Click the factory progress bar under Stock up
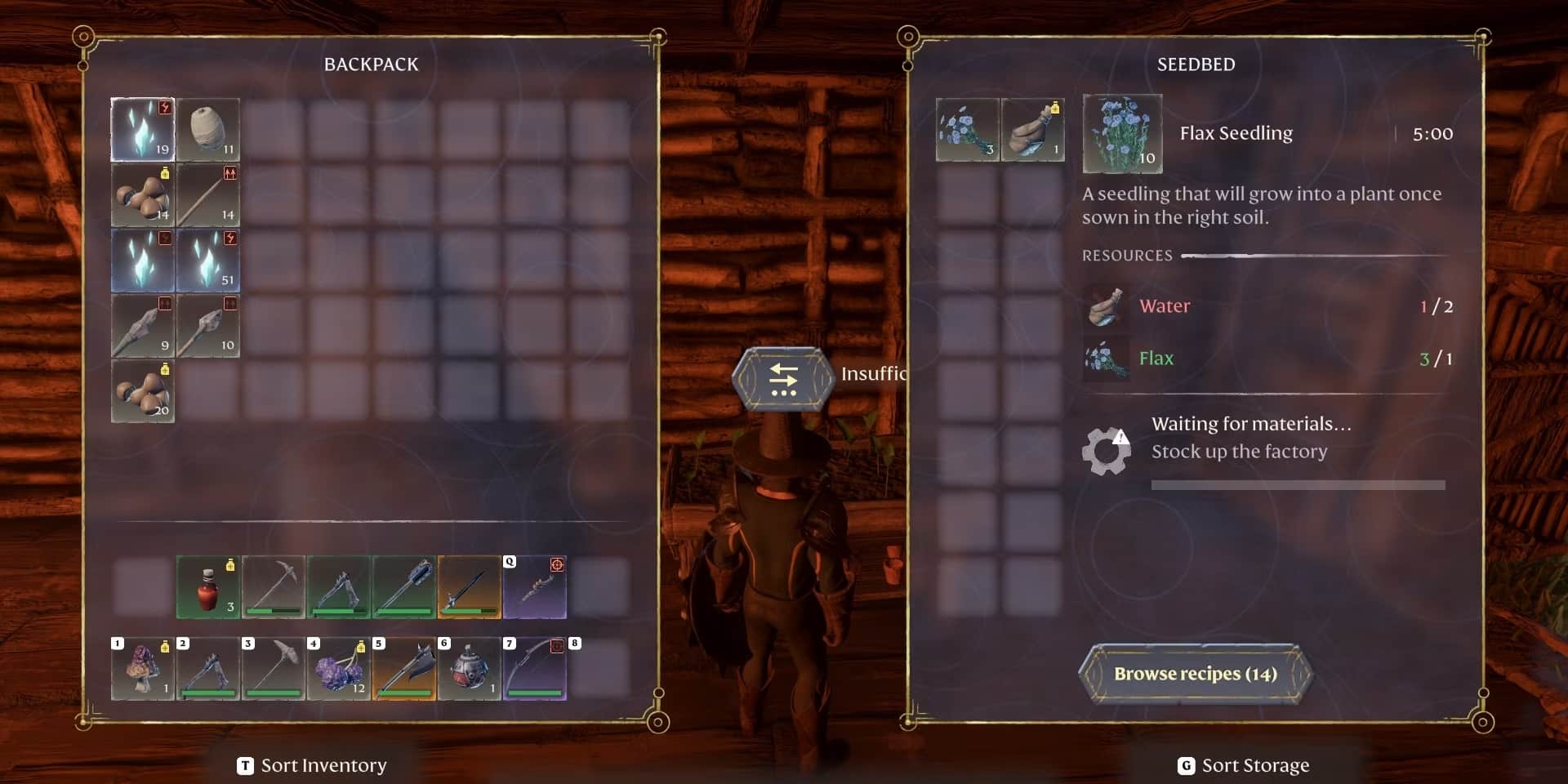 tap(1297, 483)
